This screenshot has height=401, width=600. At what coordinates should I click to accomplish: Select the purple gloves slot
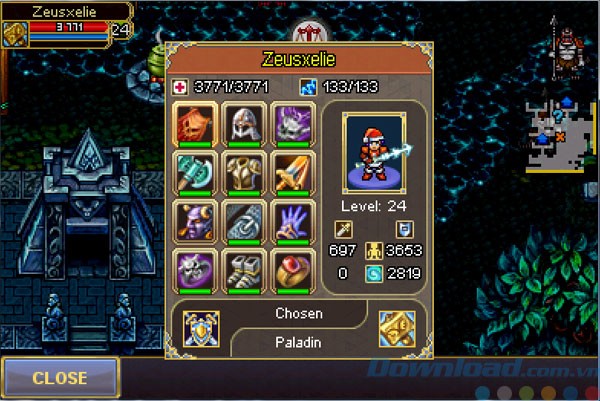tap(294, 222)
